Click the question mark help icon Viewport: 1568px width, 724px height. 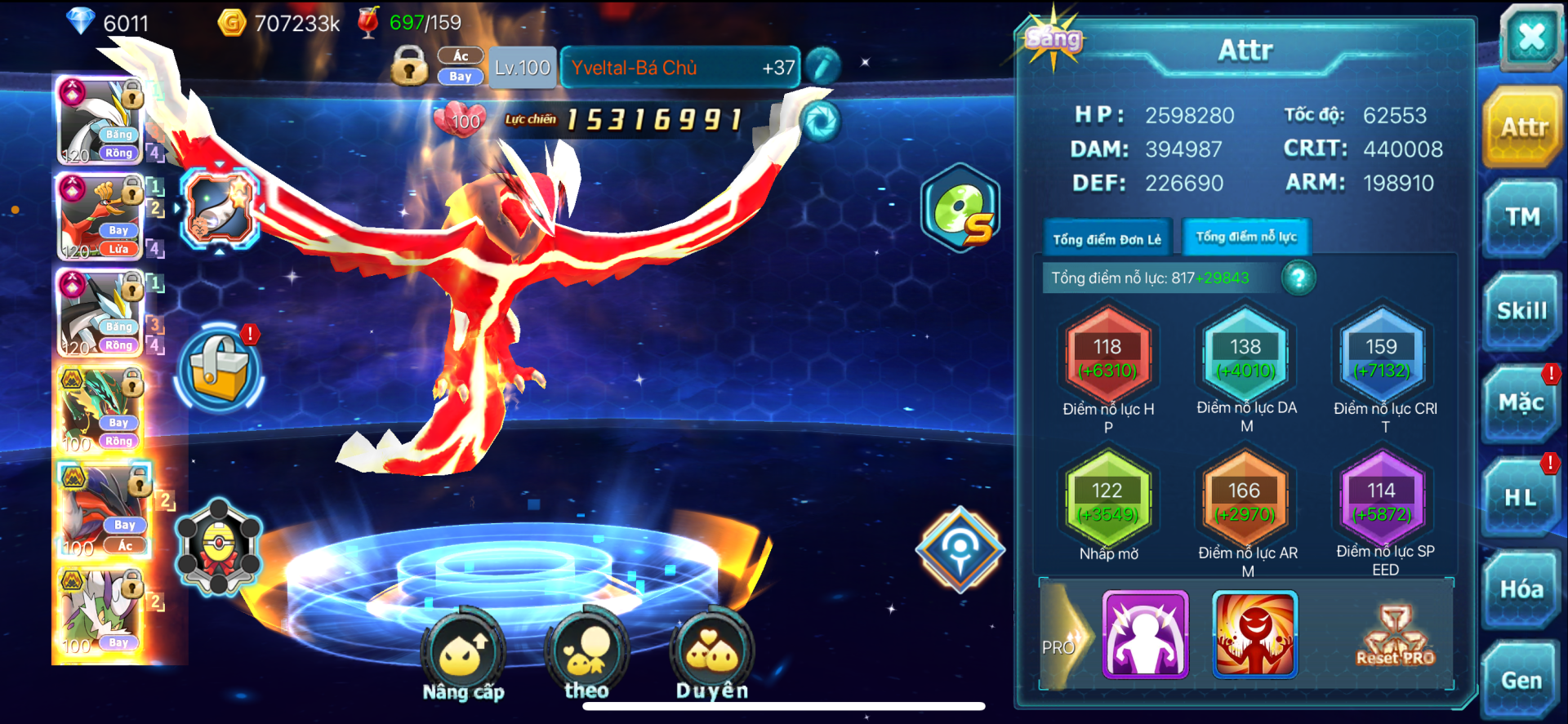coord(1298,278)
